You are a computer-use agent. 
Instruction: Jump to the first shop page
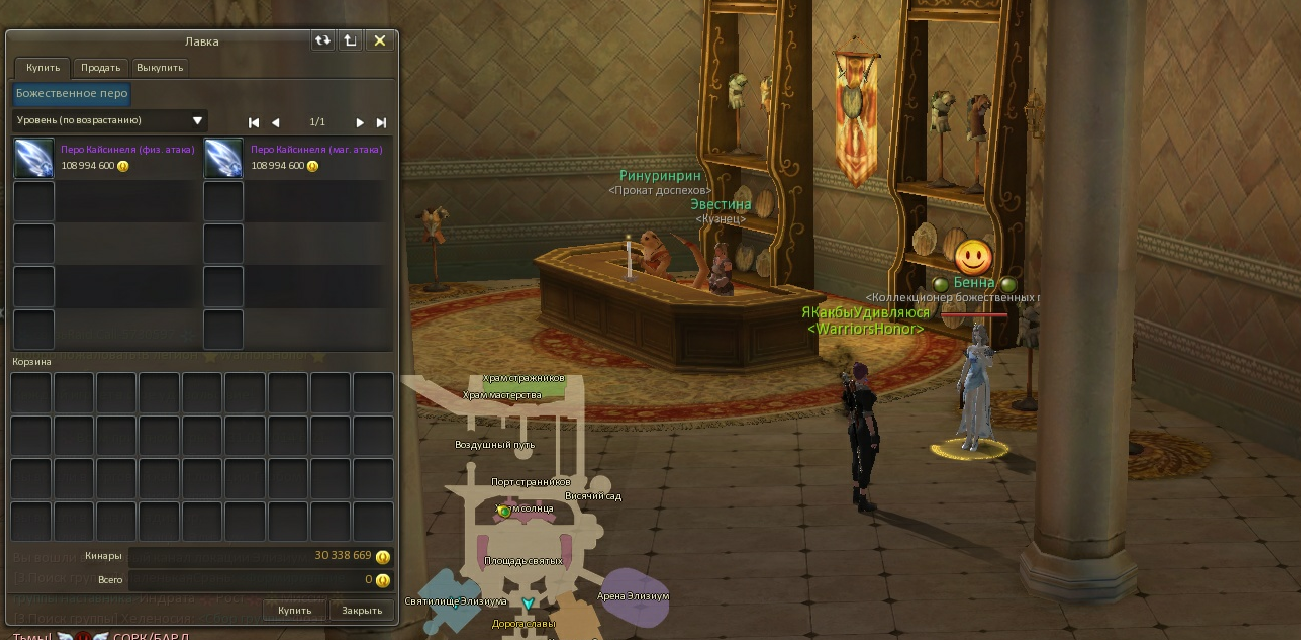tap(254, 122)
